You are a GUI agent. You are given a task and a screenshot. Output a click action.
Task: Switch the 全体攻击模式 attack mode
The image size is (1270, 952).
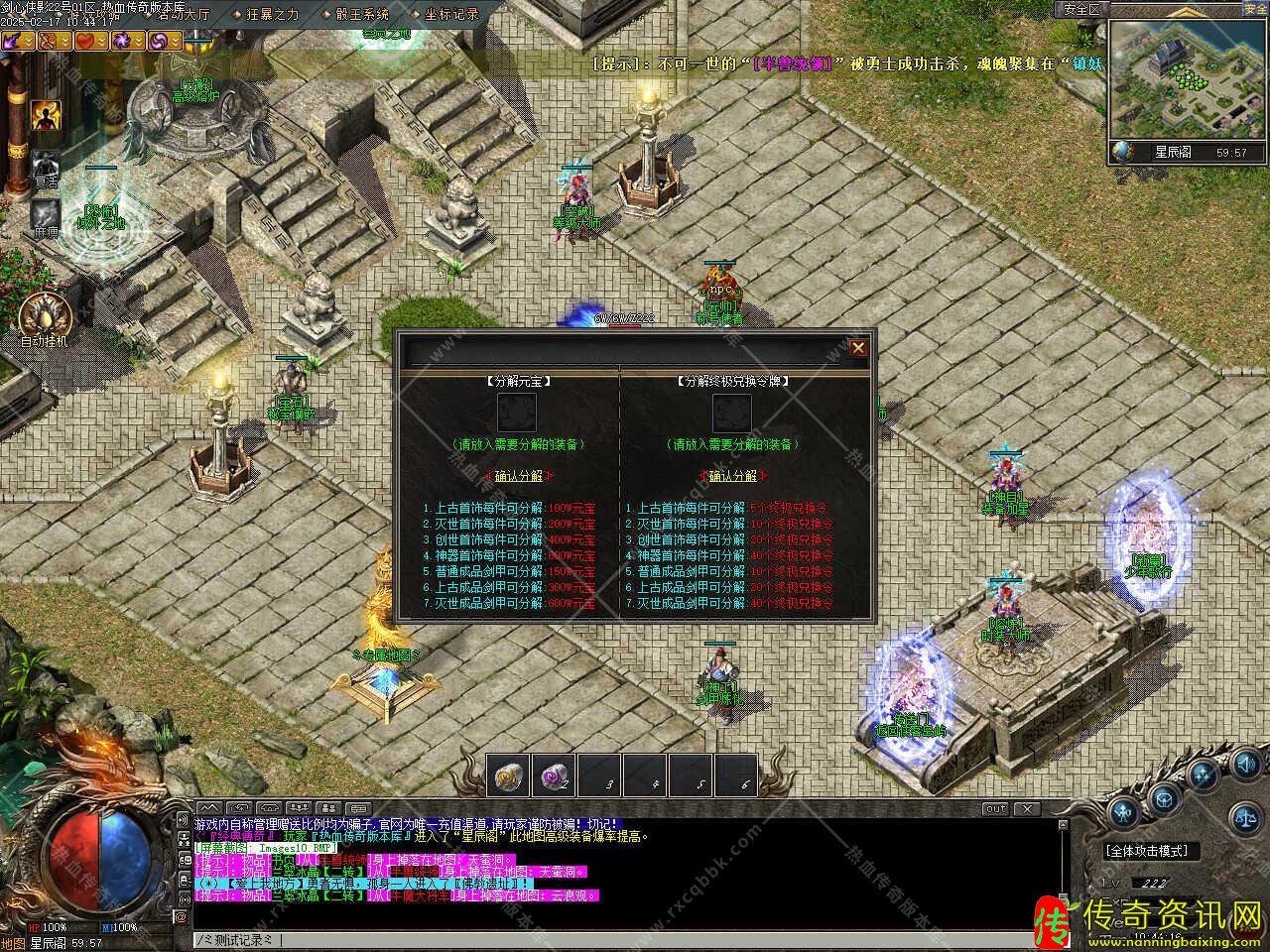(1146, 851)
